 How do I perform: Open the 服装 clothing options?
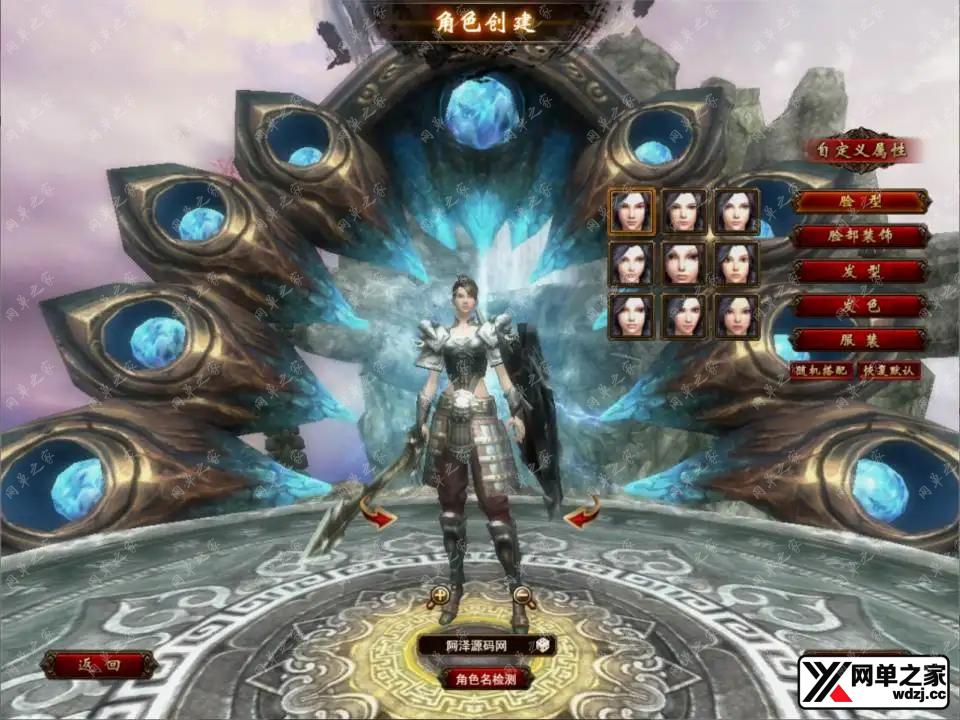coord(860,340)
